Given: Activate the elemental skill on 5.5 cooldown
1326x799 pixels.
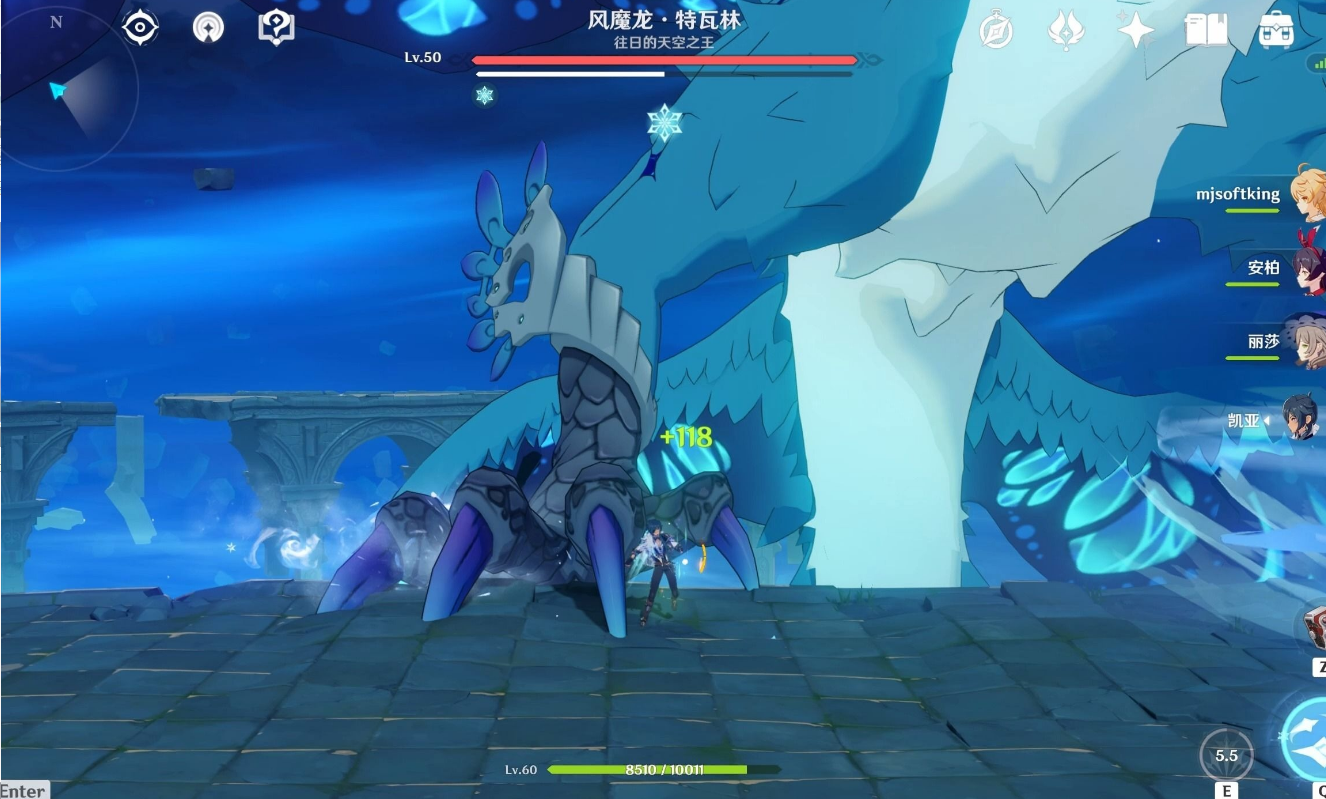Looking at the screenshot, I should tap(1226, 755).
